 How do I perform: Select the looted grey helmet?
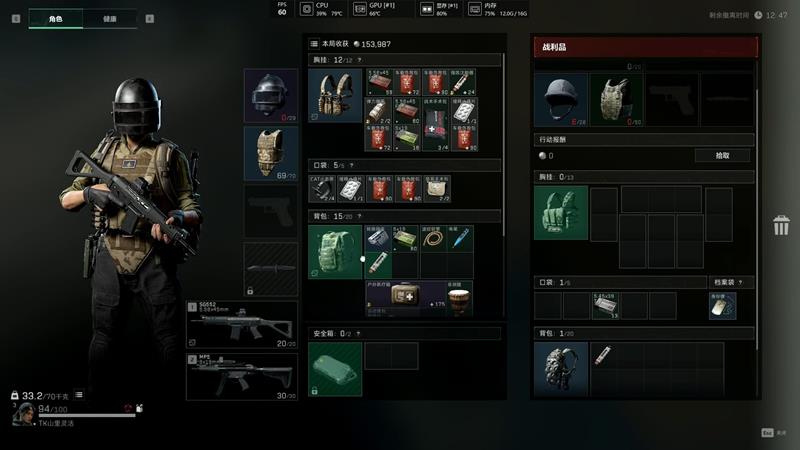coord(560,99)
